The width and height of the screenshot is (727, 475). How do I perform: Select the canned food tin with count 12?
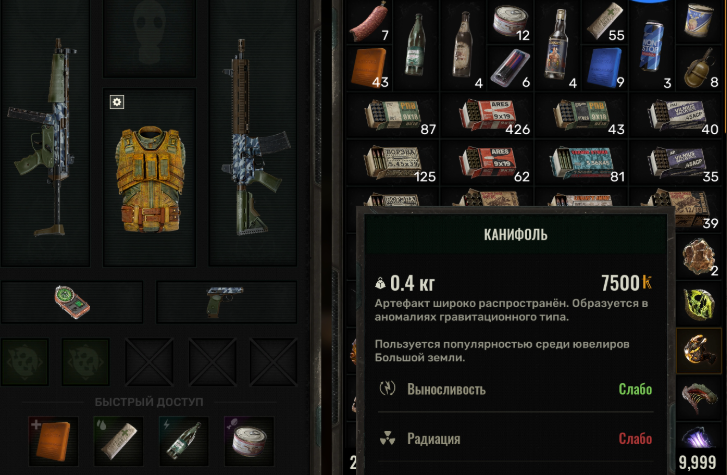[510, 20]
